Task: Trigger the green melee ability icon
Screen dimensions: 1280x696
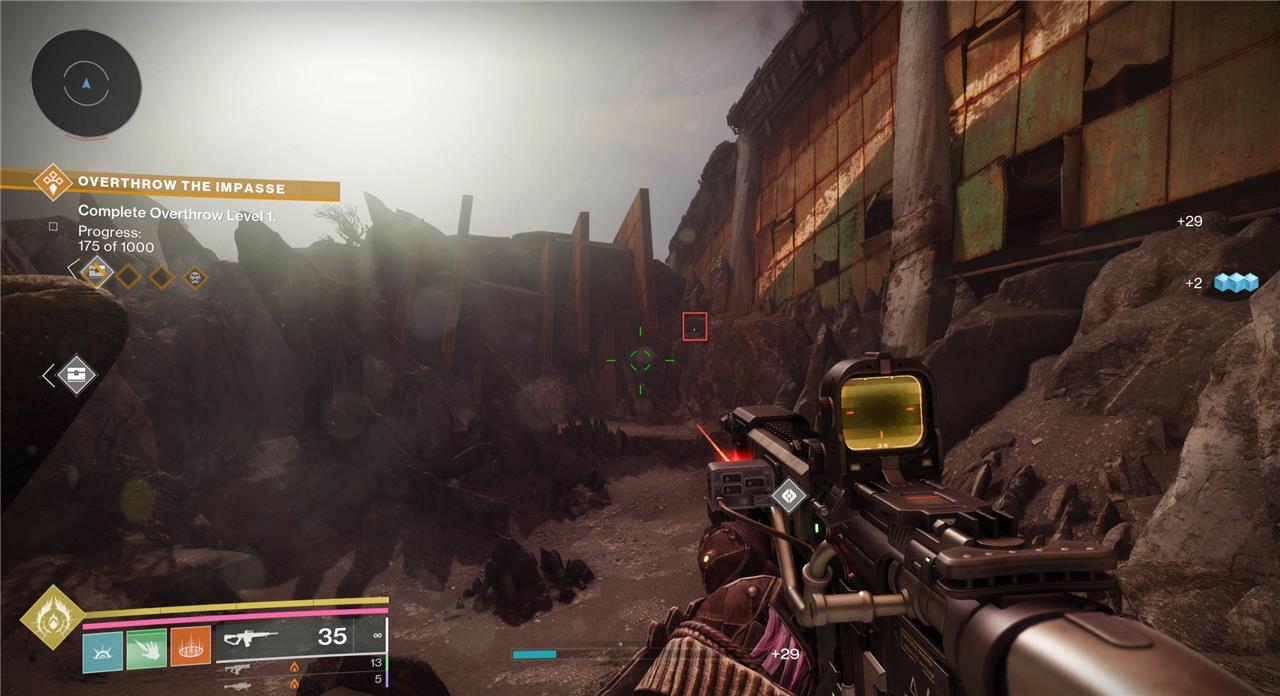Action: pyautogui.click(x=146, y=650)
